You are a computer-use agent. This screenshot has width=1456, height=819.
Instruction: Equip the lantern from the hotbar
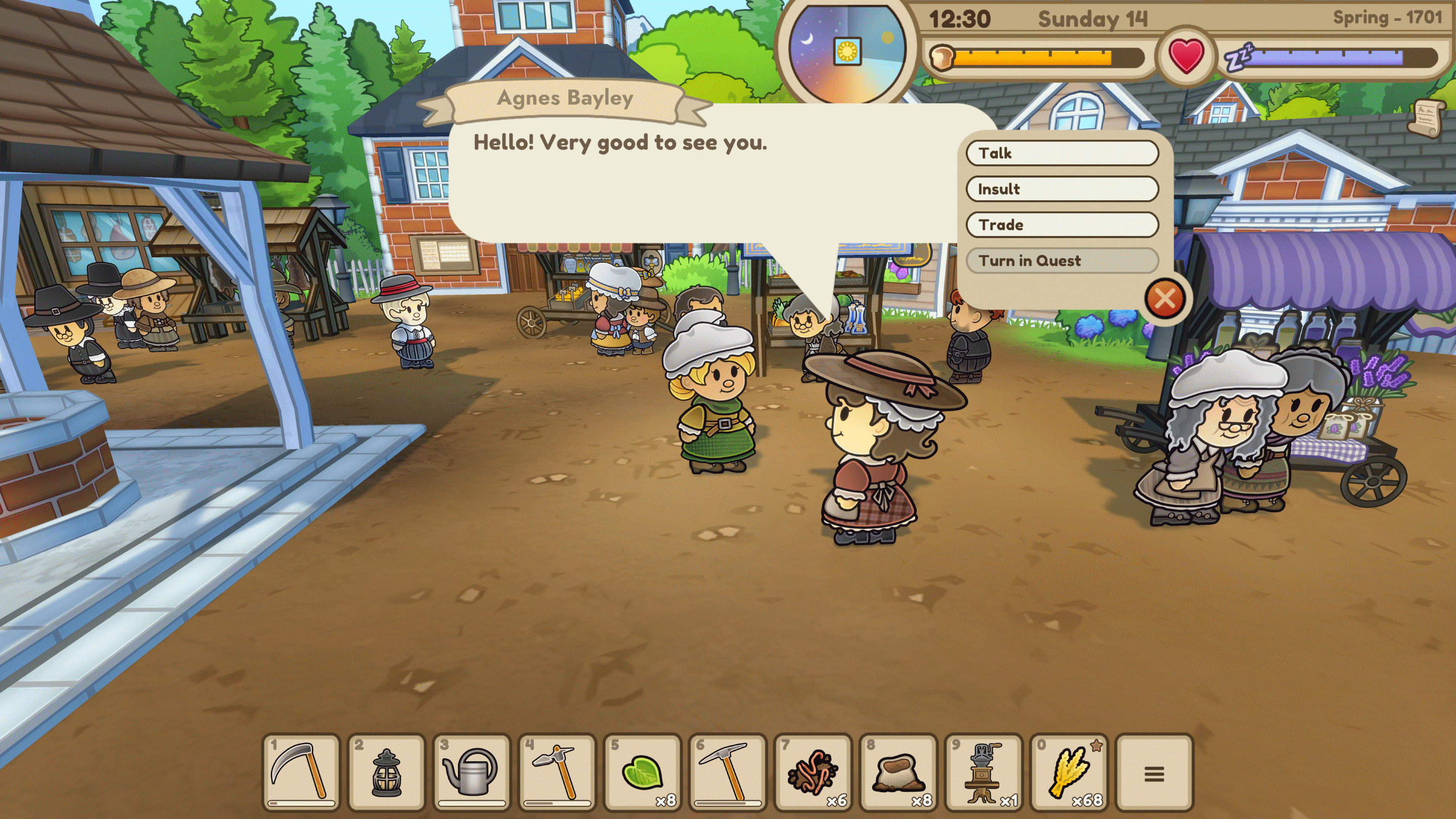click(x=387, y=772)
